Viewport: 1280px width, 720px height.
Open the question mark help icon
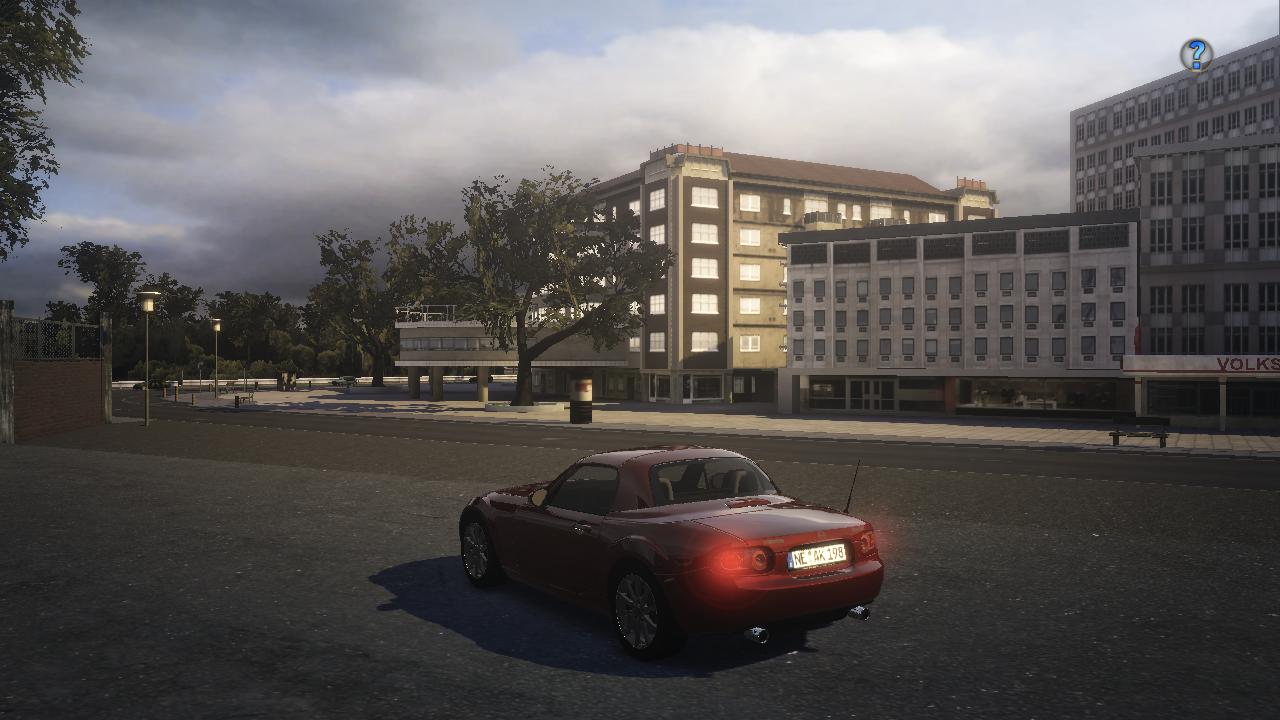(1196, 55)
